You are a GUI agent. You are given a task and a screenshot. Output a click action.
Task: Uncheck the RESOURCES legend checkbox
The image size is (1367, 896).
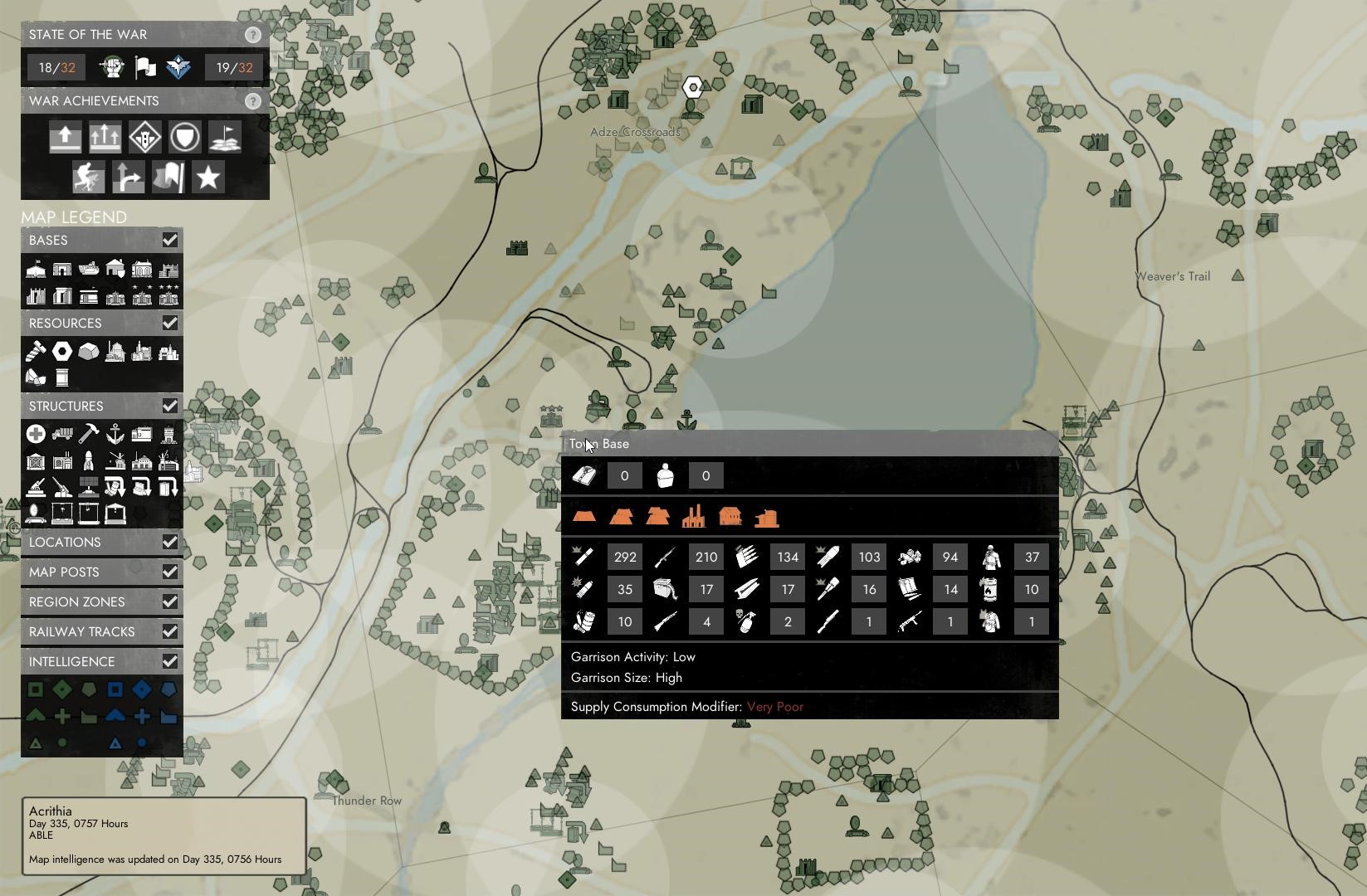[170, 323]
